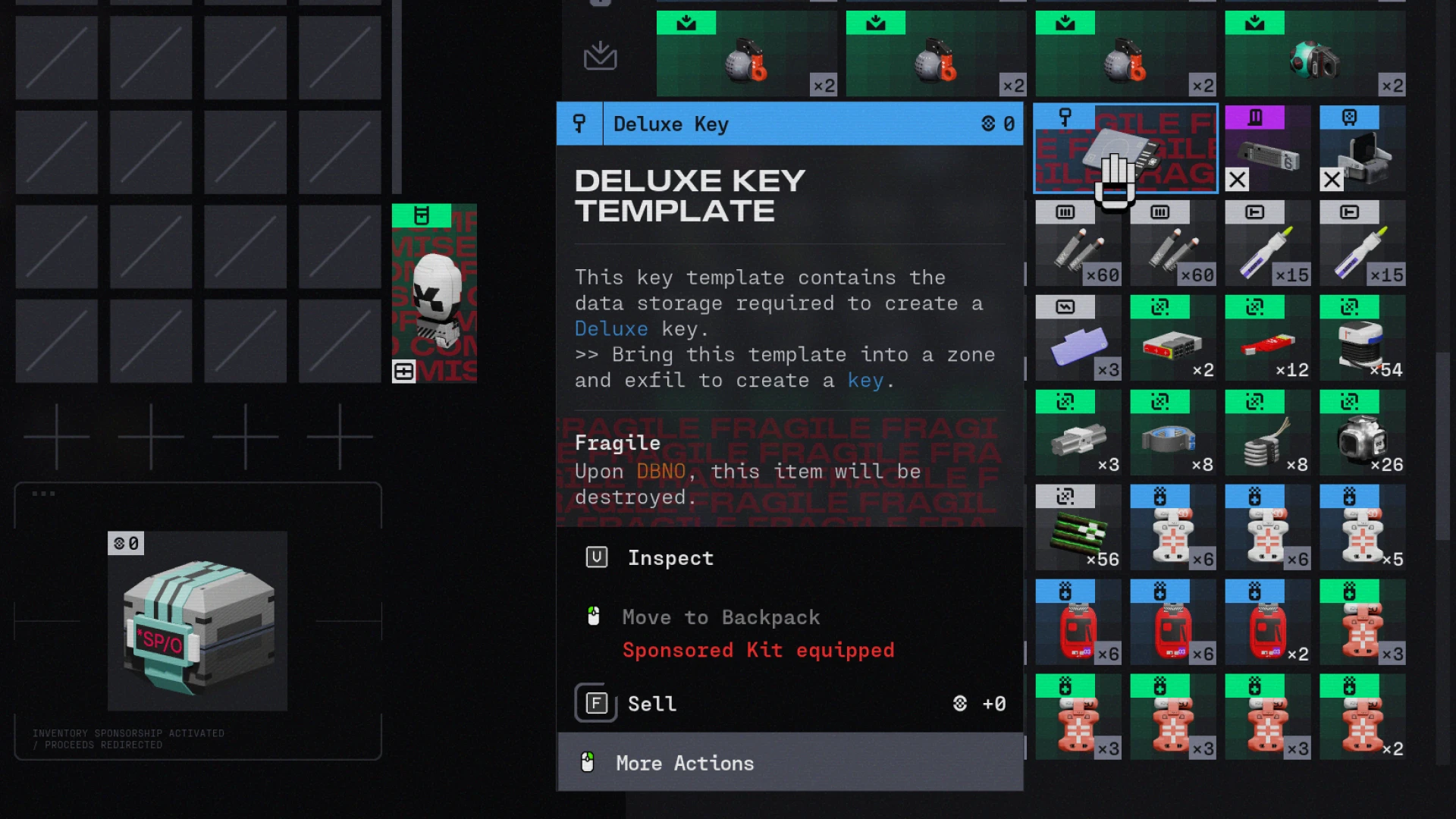The height and width of the screenshot is (819, 1456).
Task: Click the flag icon above the x15 pen item
Action: pos(1254,212)
